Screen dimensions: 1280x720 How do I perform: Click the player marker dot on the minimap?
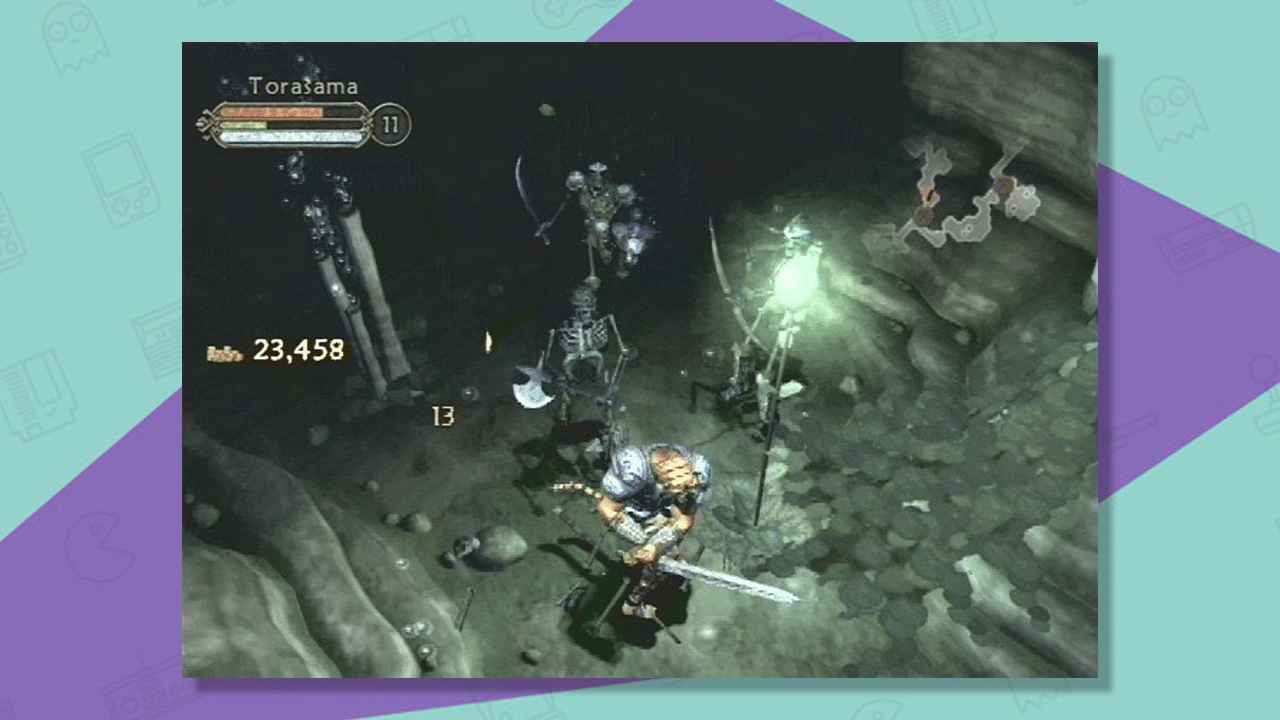[x=928, y=192]
